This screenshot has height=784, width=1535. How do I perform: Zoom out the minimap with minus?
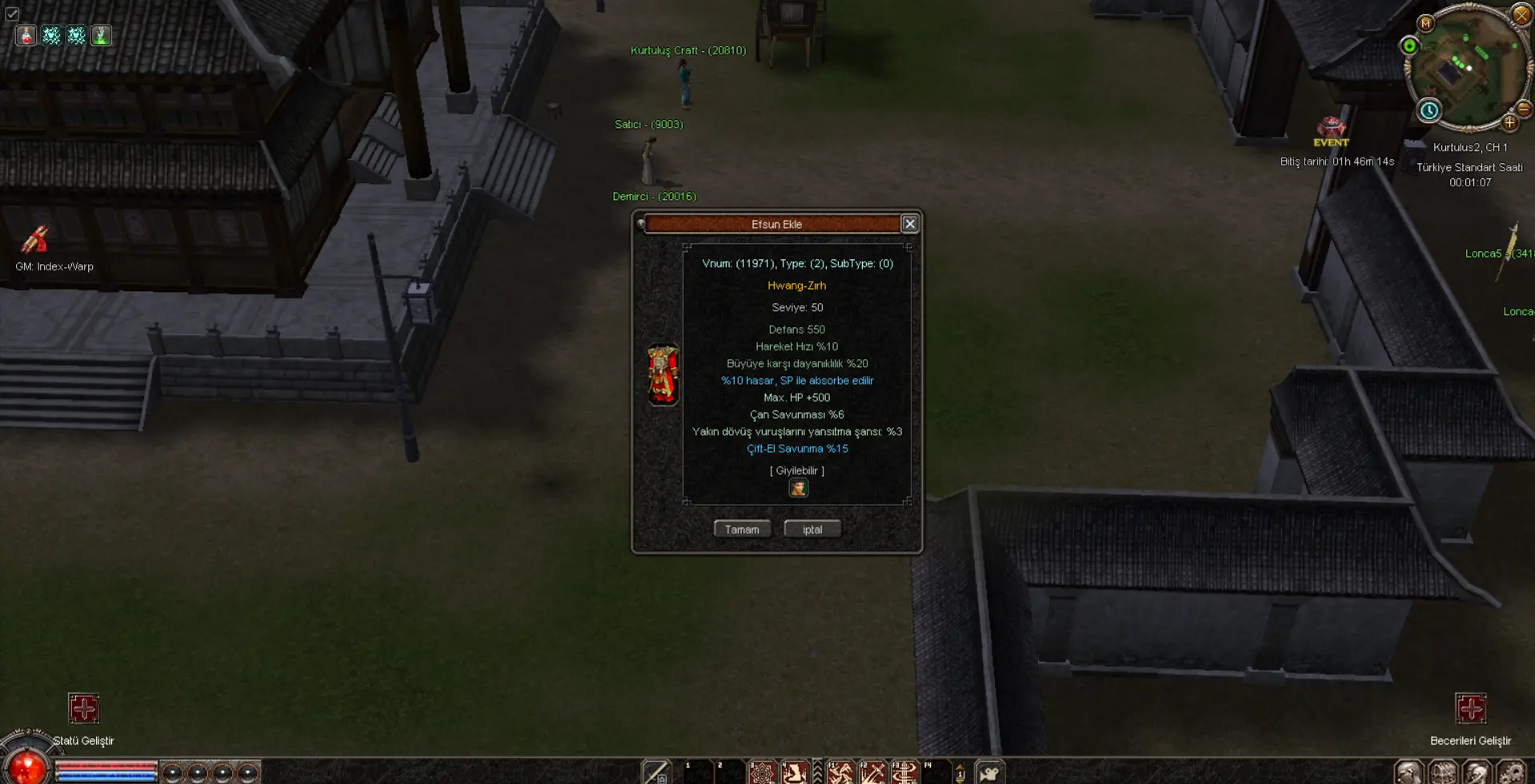pos(1524,109)
